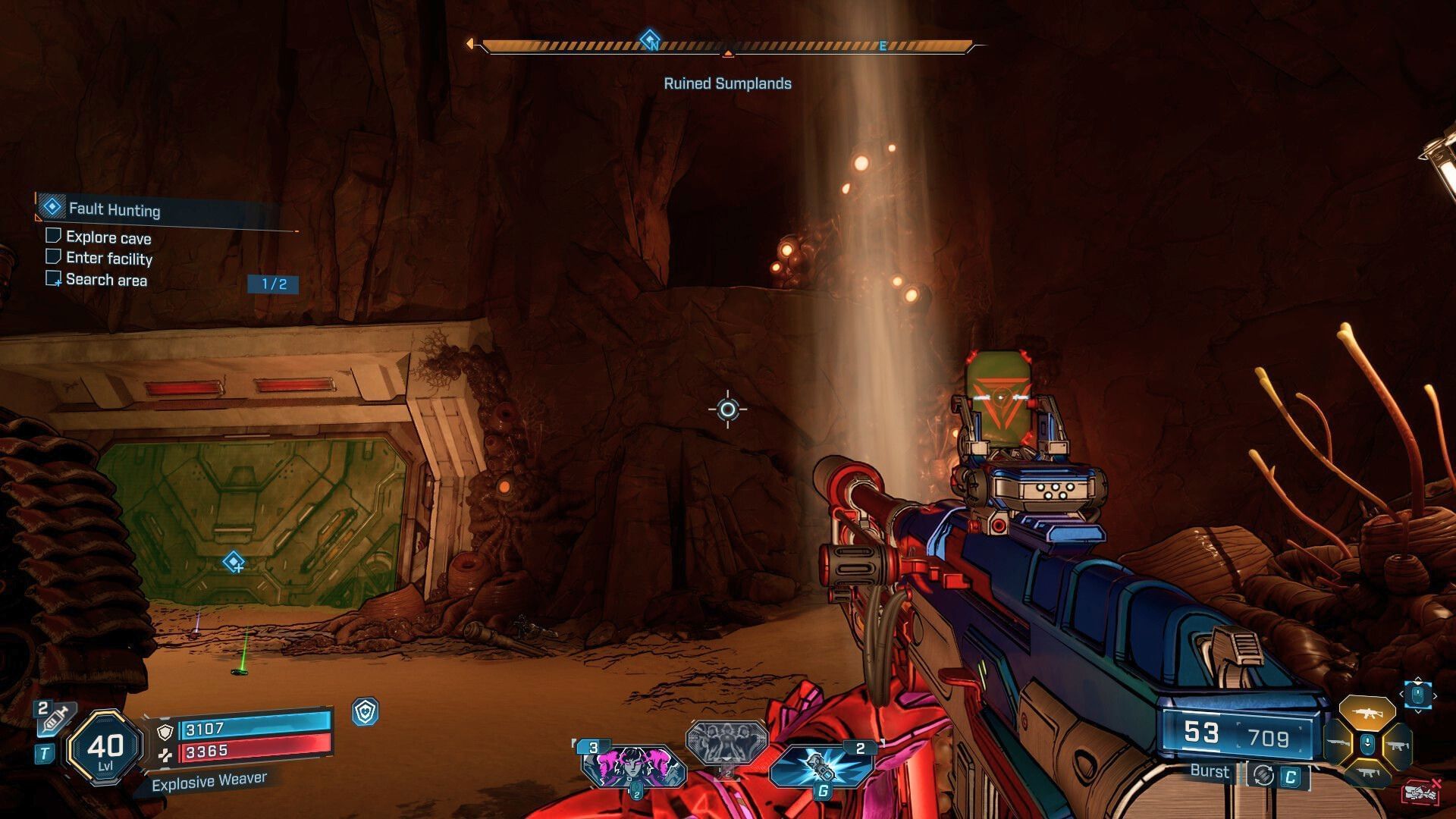This screenshot has width=1456, height=819.
Task: Select the Fault Hunting quest tracker
Action: [114, 209]
